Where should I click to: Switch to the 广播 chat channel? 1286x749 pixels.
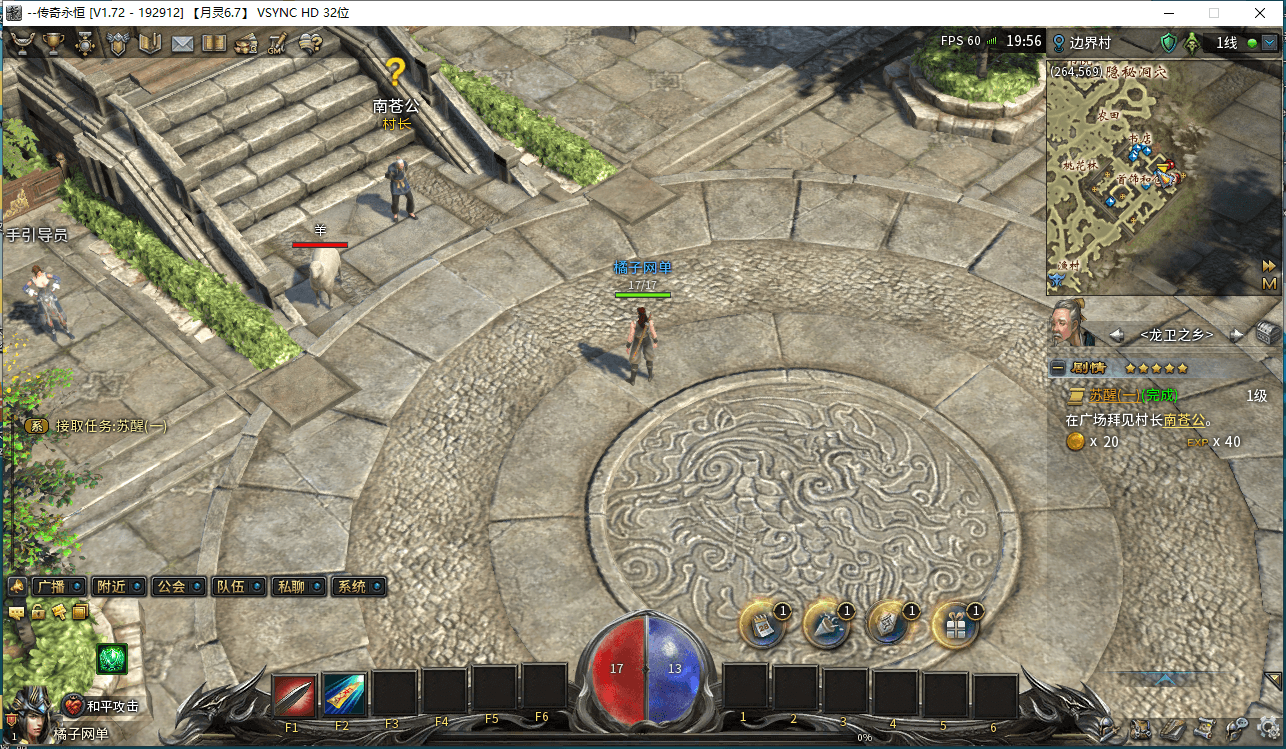click(50, 587)
